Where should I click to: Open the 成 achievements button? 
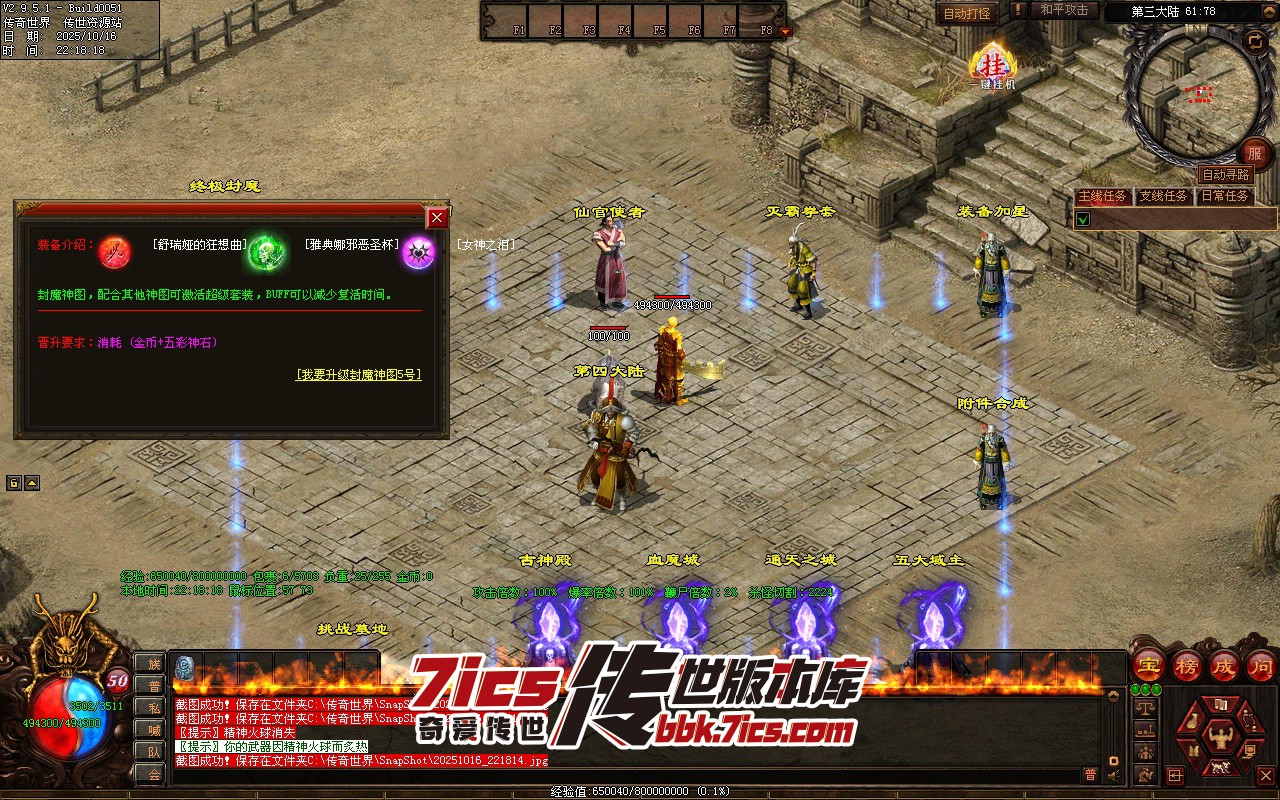1224,665
